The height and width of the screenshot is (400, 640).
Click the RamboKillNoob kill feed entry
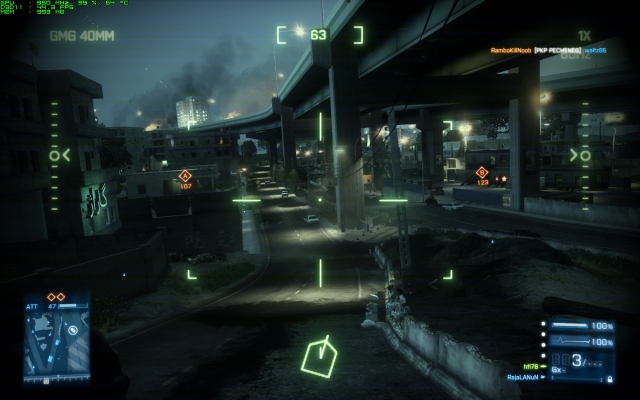point(510,48)
